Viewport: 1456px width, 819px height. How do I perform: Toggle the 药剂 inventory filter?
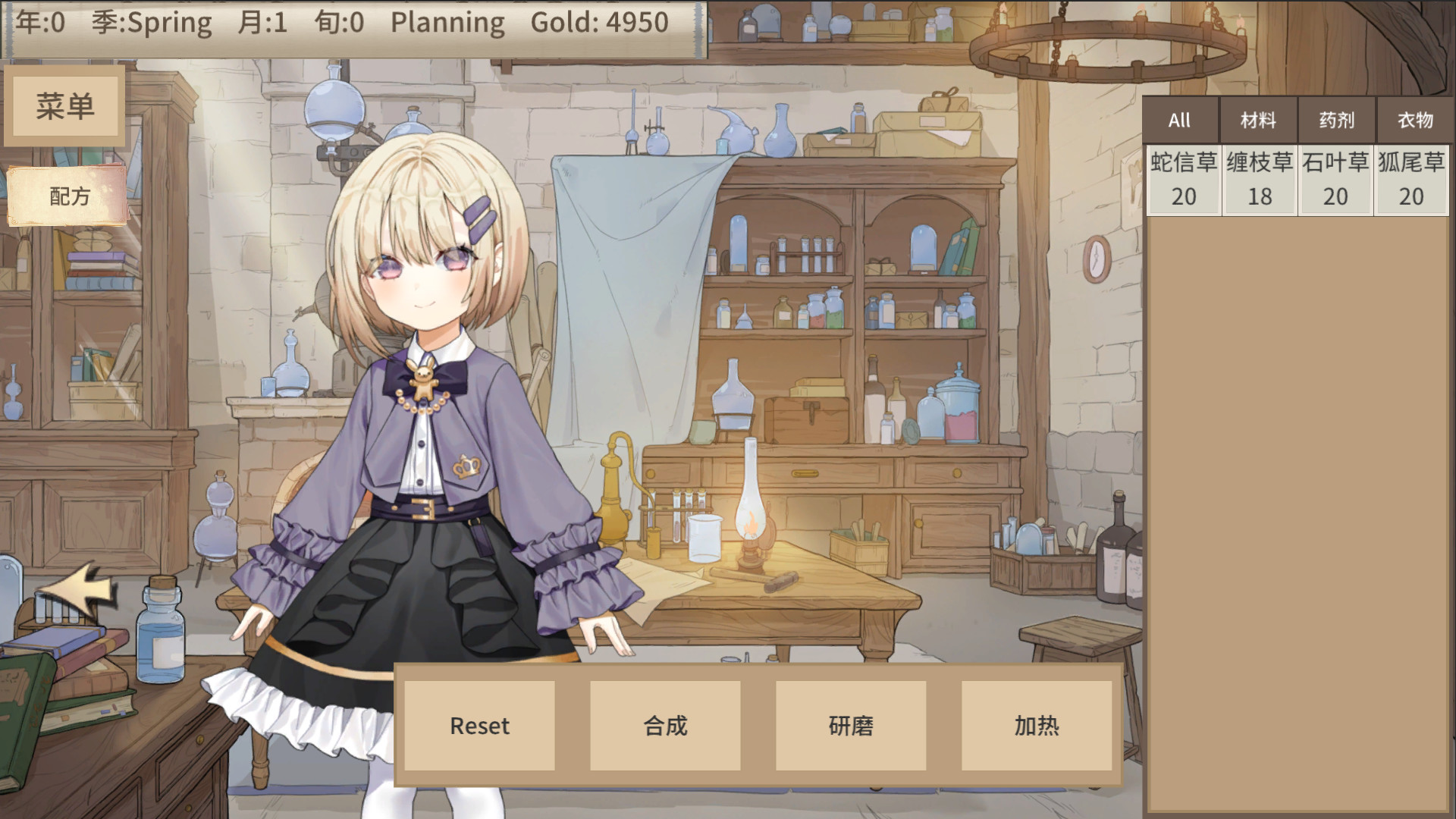point(1335,120)
